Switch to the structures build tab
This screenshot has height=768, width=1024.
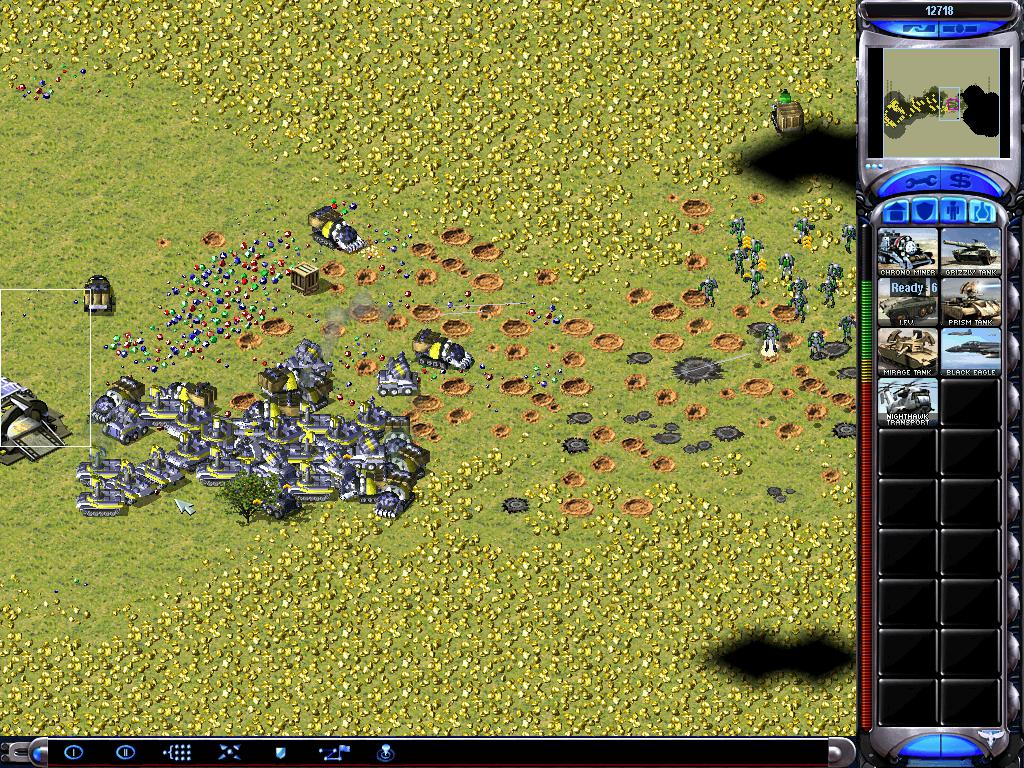tap(897, 212)
